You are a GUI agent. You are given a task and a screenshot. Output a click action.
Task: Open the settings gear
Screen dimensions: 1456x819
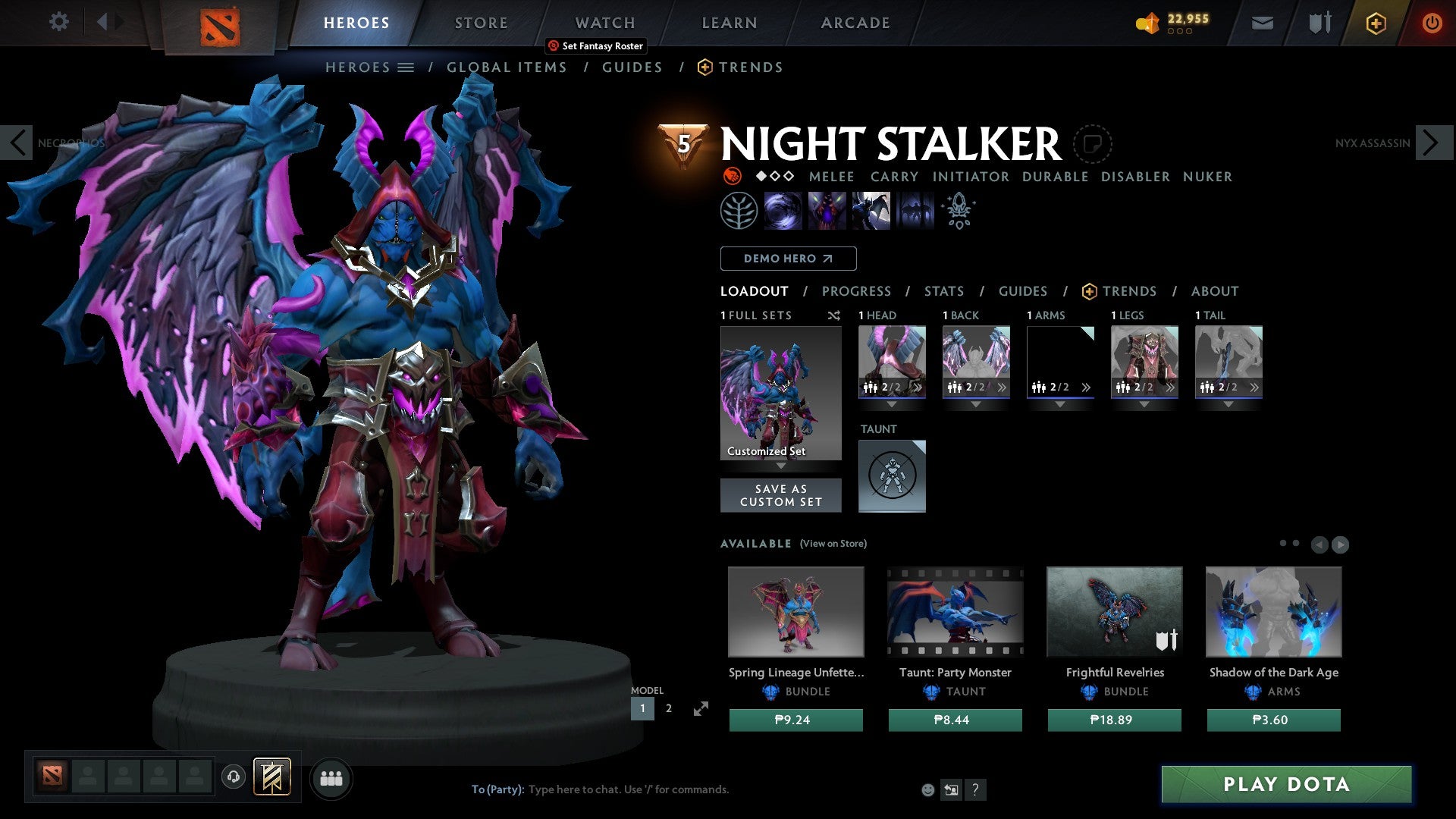[x=58, y=21]
